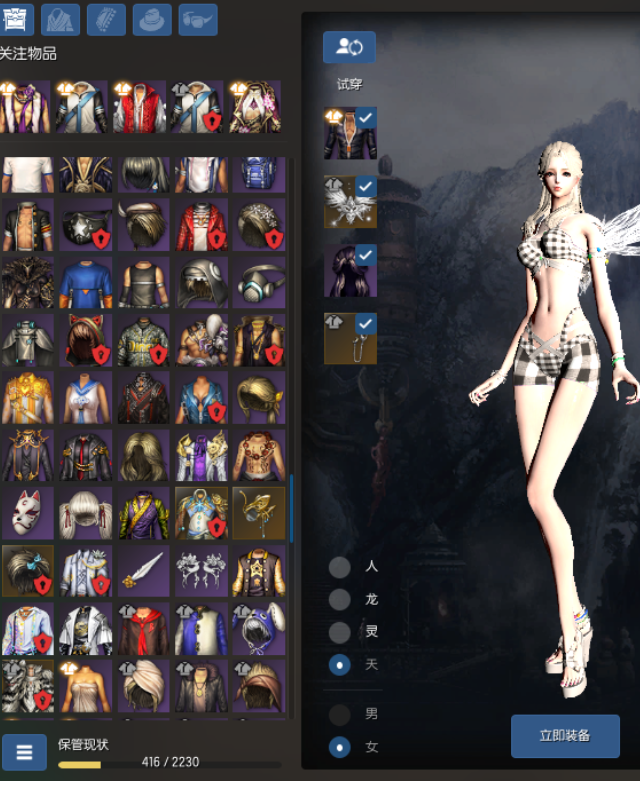Select the 龙 race option
This screenshot has height=786, width=640.
tap(340, 599)
